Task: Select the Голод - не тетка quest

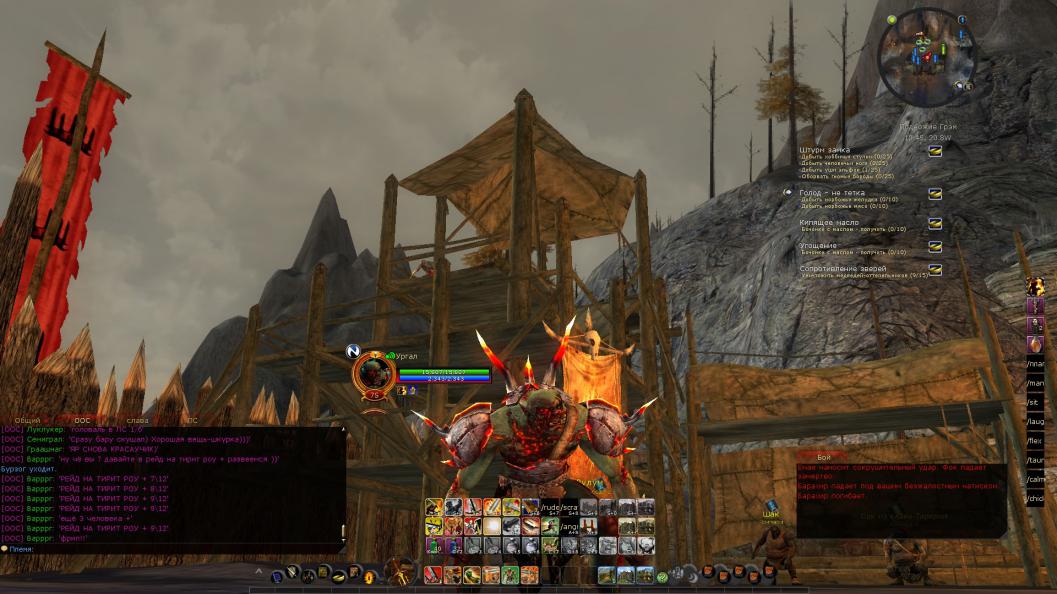Action: click(832, 192)
